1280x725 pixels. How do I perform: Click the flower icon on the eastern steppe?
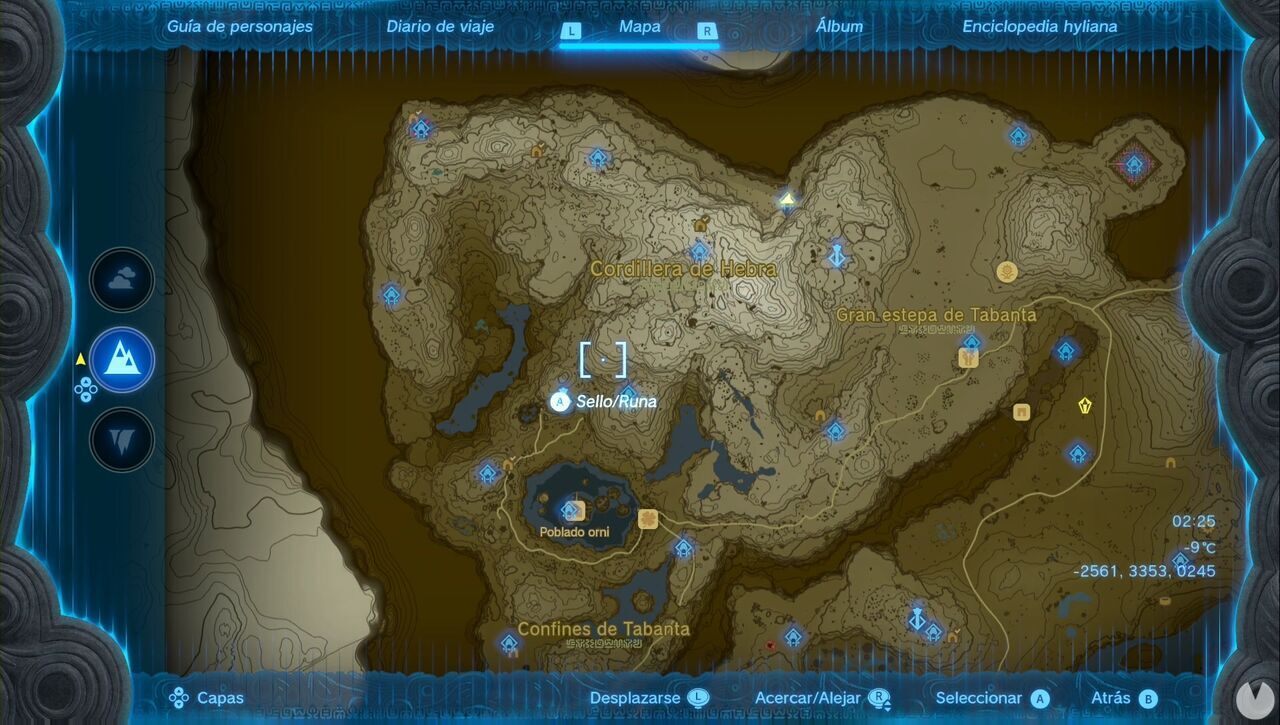point(1007,272)
